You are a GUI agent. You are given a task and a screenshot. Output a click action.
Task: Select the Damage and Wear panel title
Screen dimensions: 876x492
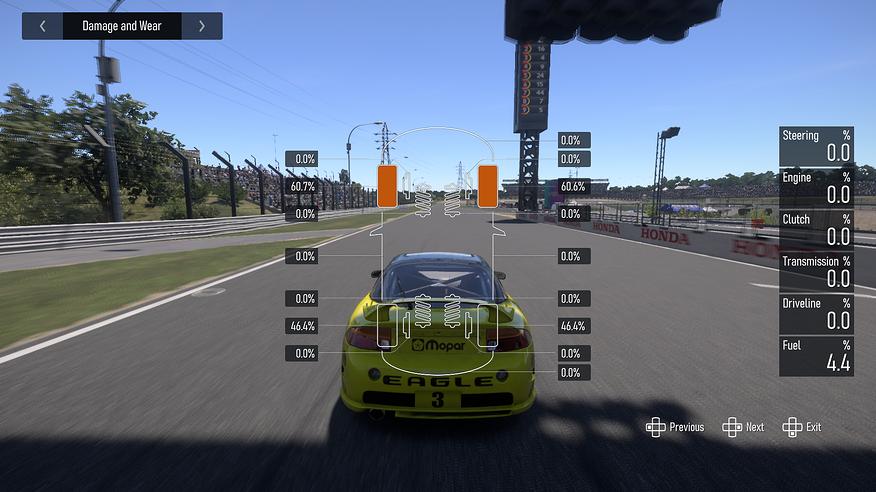point(122,26)
